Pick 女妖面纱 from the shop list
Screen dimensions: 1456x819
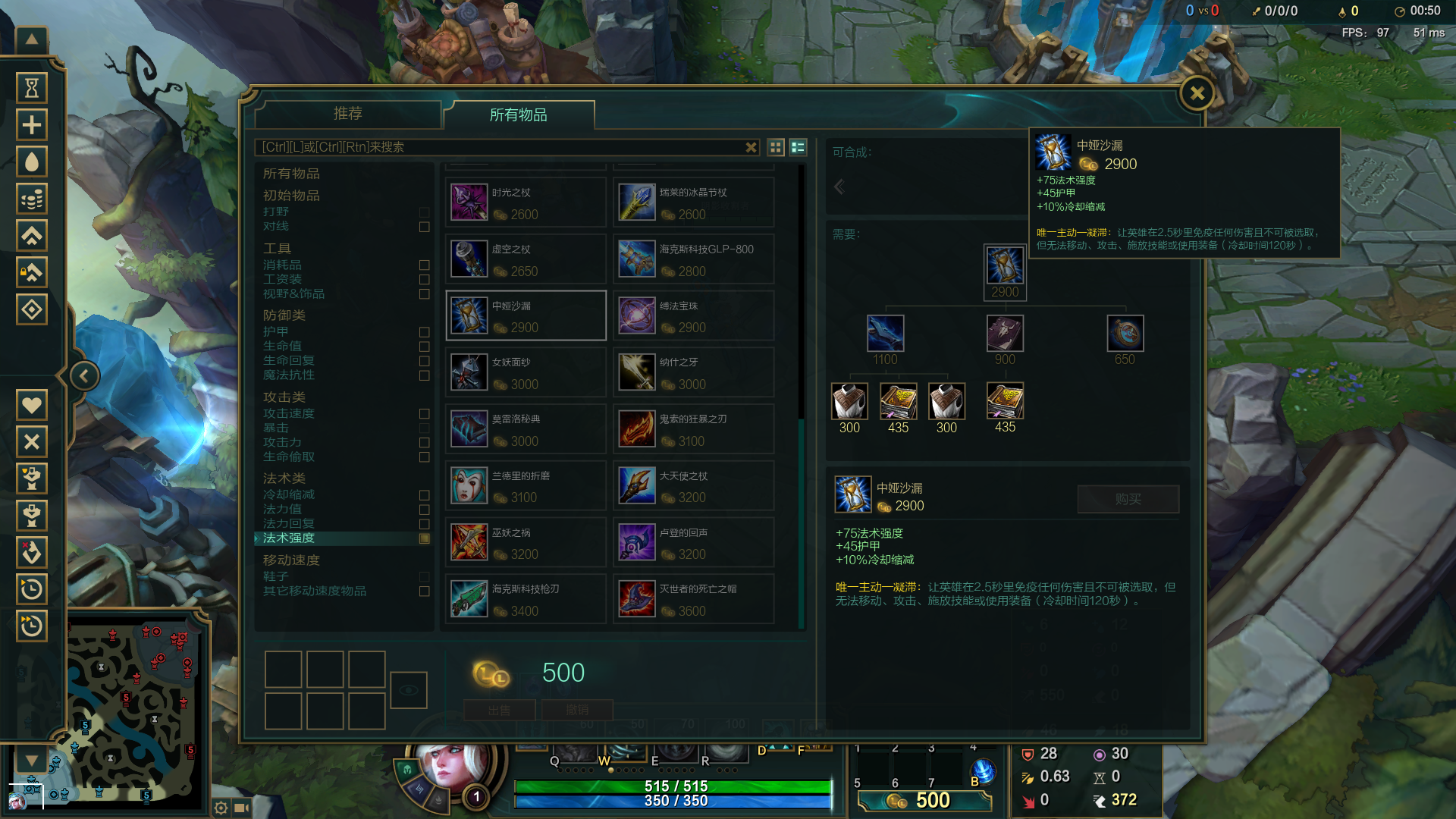point(526,373)
